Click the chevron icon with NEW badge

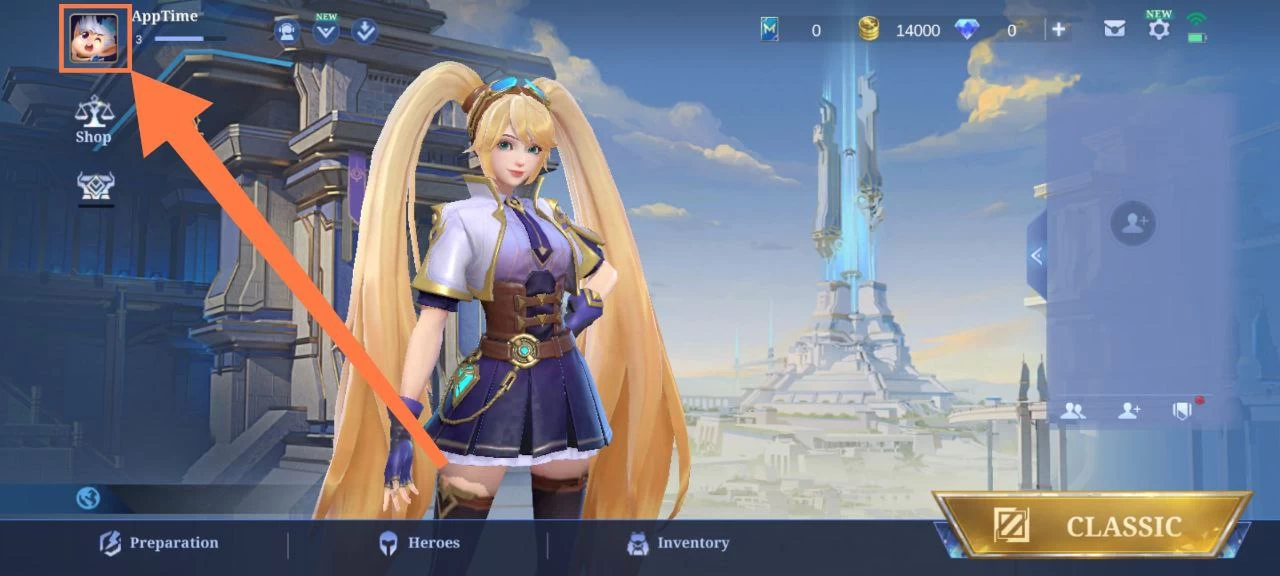326,32
